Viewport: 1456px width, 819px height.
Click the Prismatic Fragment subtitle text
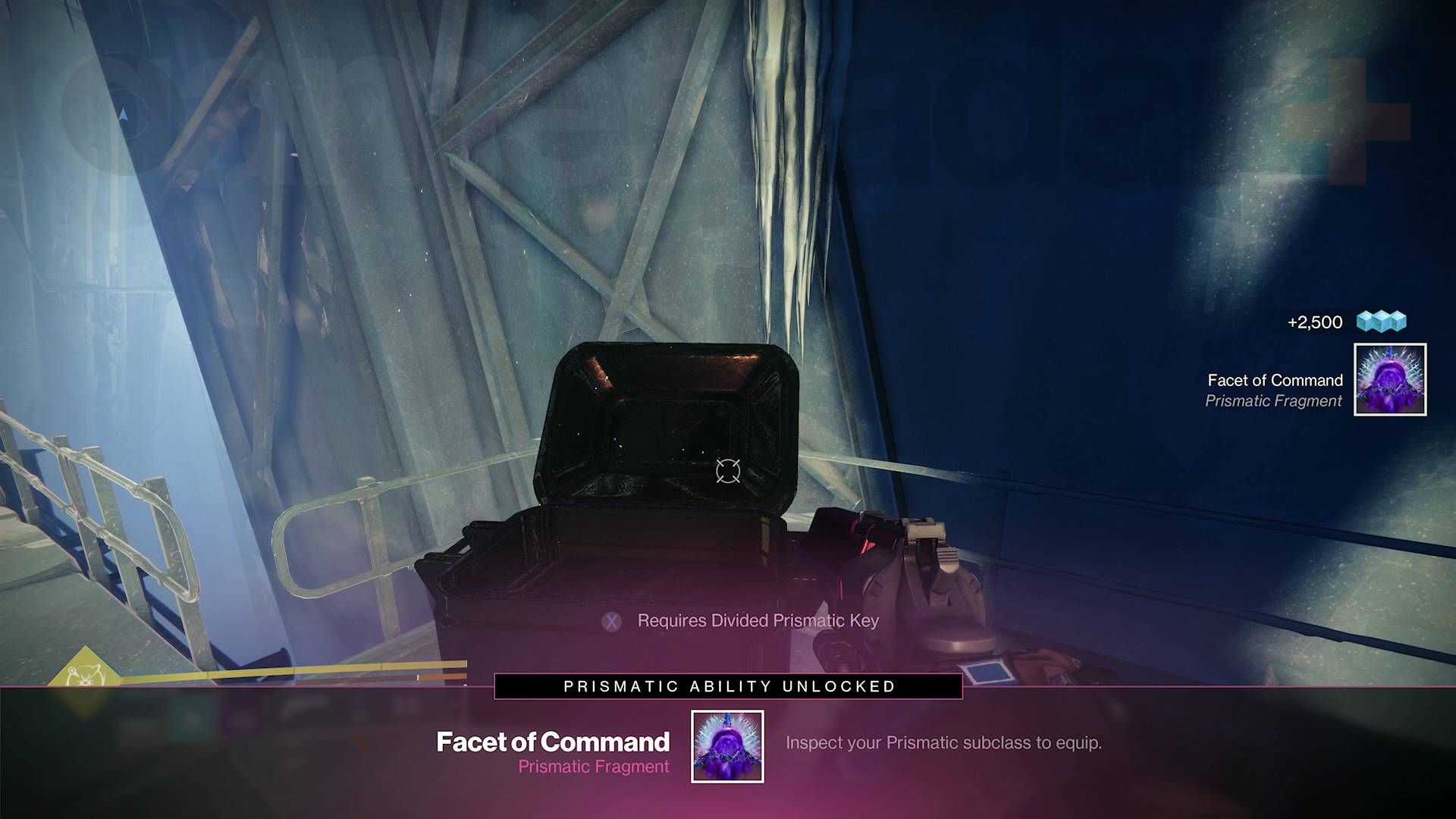(x=593, y=767)
